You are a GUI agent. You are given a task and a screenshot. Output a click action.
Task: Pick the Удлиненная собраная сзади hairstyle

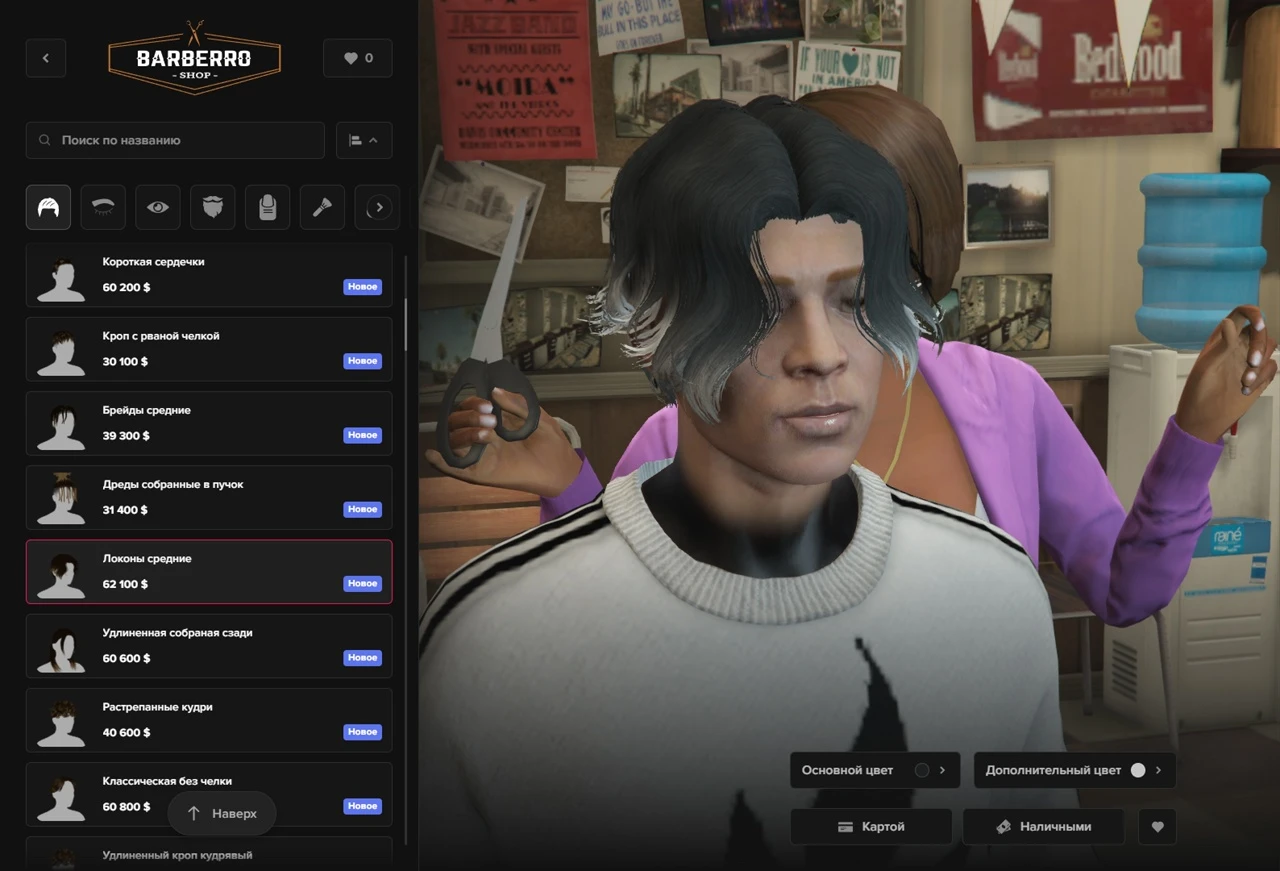pos(209,646)
